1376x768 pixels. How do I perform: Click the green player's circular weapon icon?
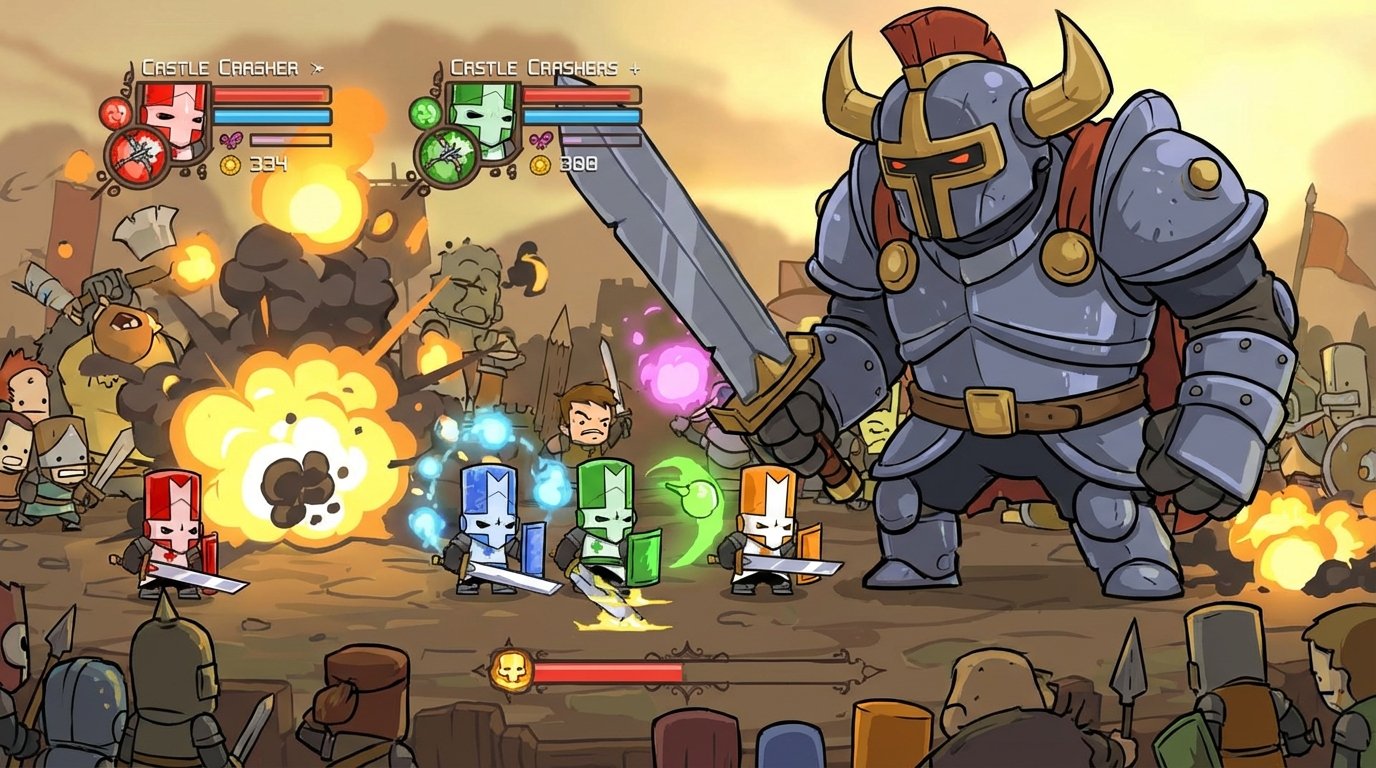(450, 156)
